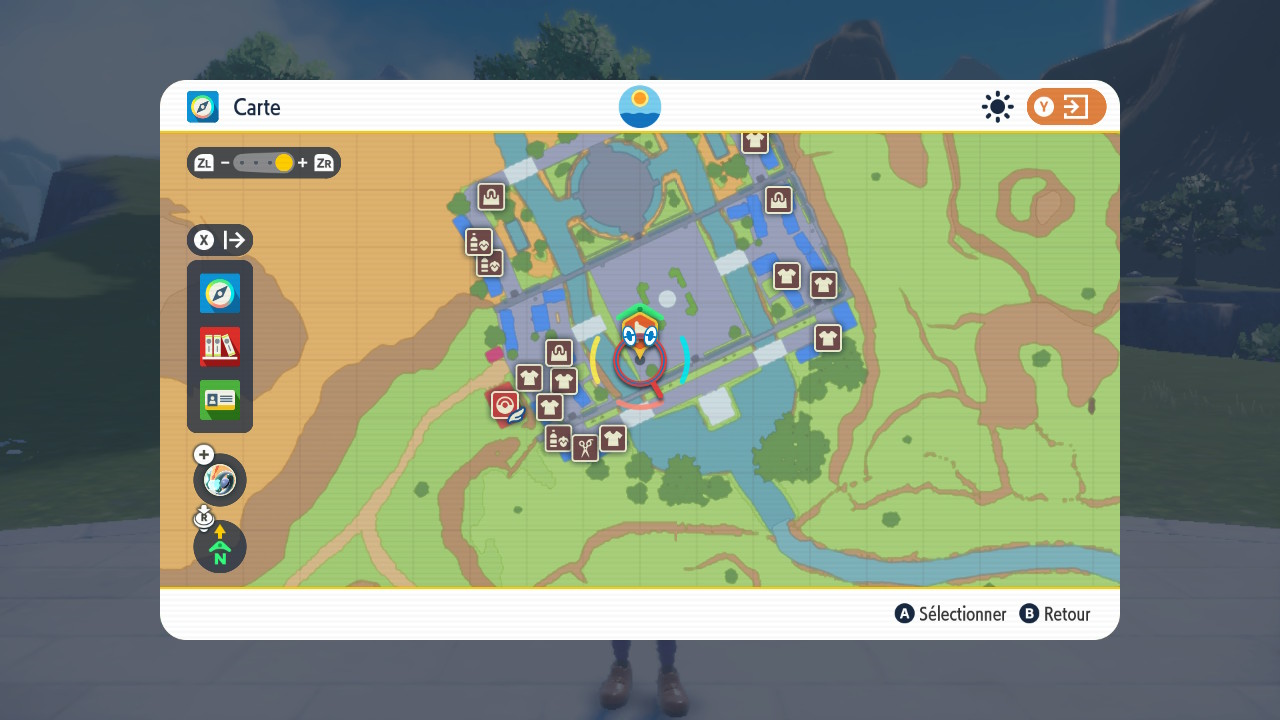The height and width of the screenshot is (720, 1280).
Task: Click the time-of-day sun icon at top center
Action: tap(640, 107)
